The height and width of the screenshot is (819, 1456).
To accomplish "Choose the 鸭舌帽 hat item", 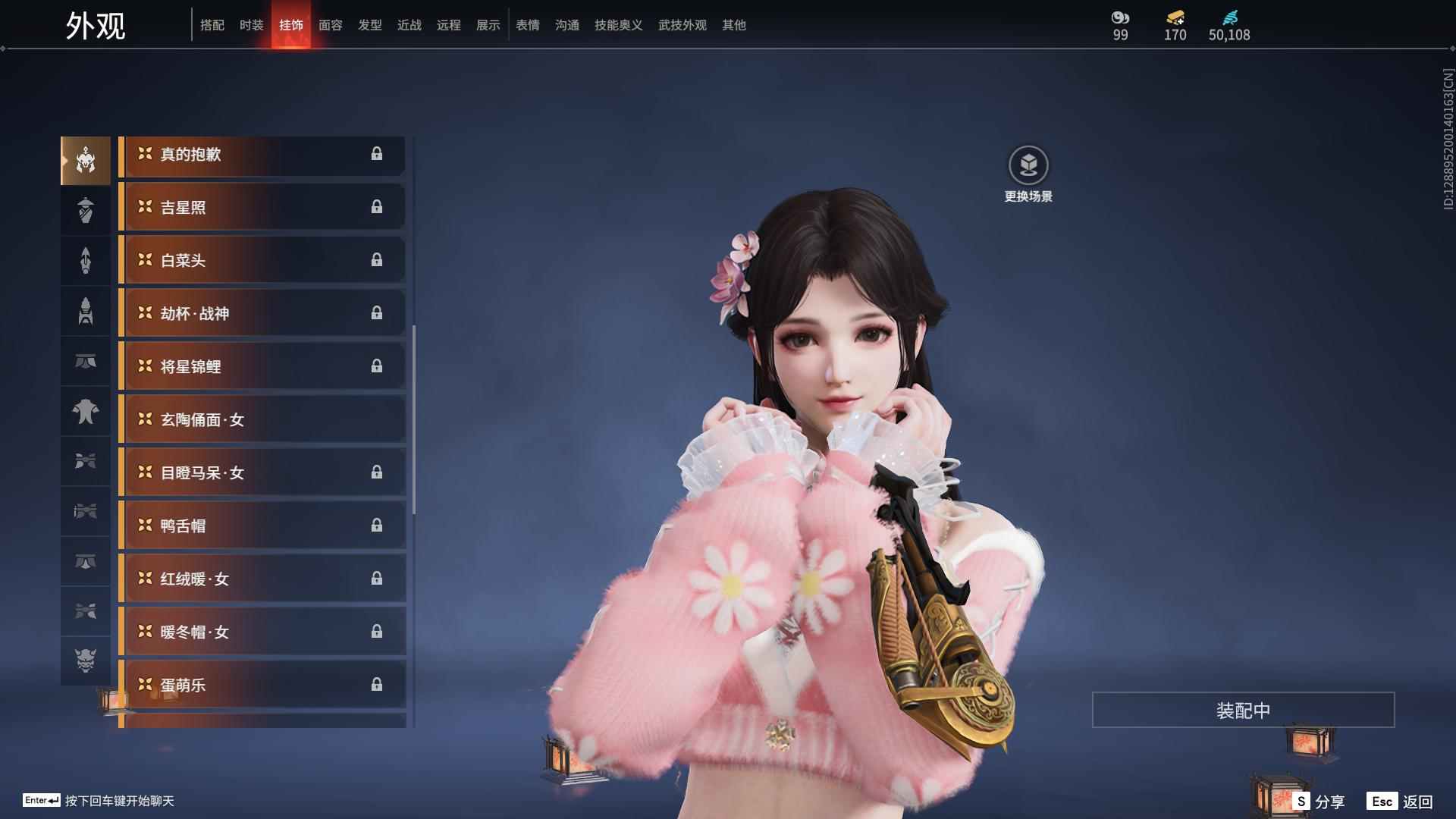I will click(262, 526).
